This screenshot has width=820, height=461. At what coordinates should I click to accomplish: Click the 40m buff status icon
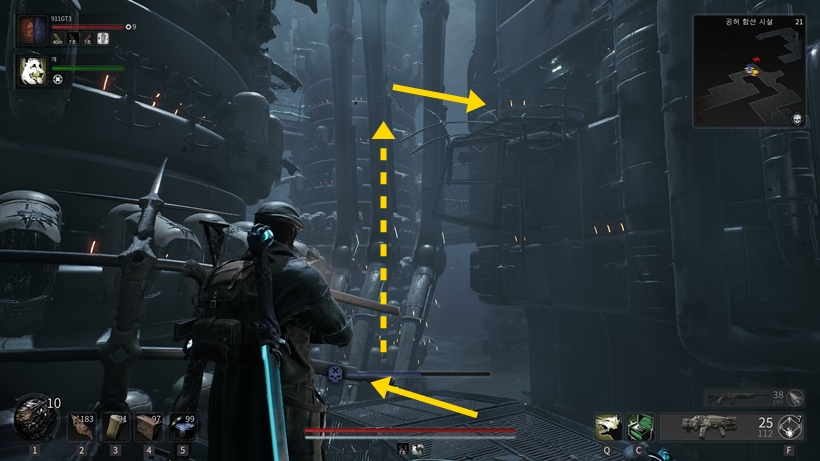pos(59,39)
